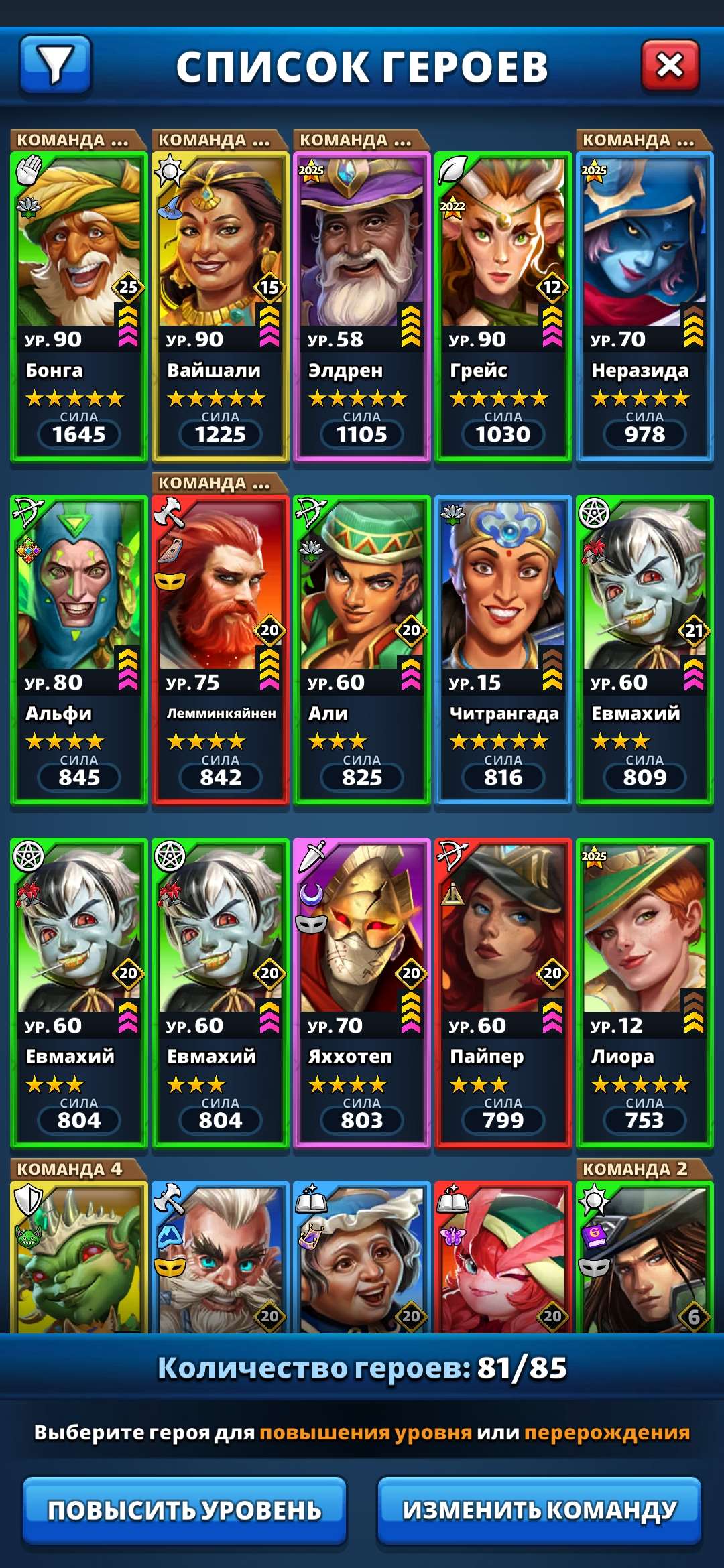Pick the Элдрен hero card
This screenshot has height=1568, width=724.
pos(362,307)
